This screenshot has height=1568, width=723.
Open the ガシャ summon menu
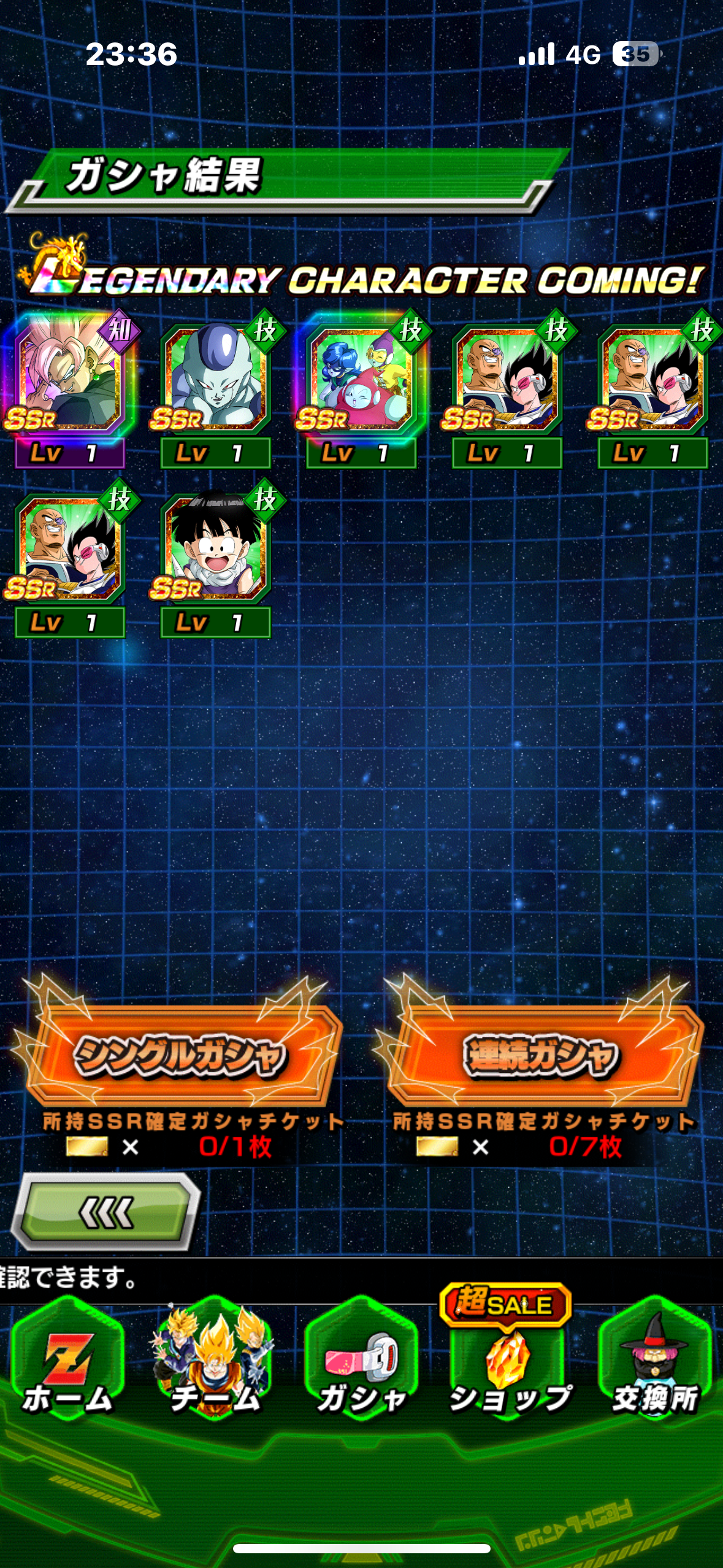pyautogui.click(x=361, y=1359)
